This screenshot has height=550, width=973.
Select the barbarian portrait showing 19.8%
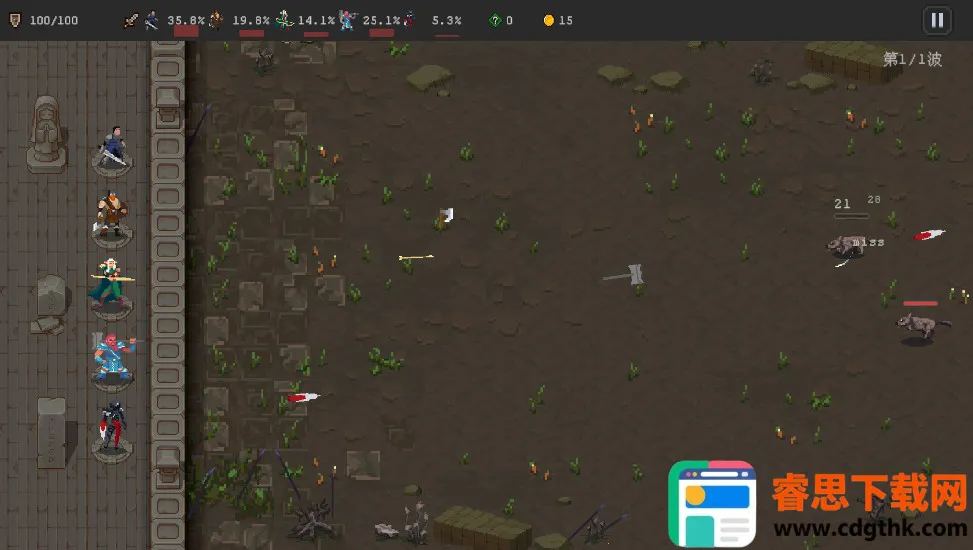pyautogui.click(x=215, y=19)
